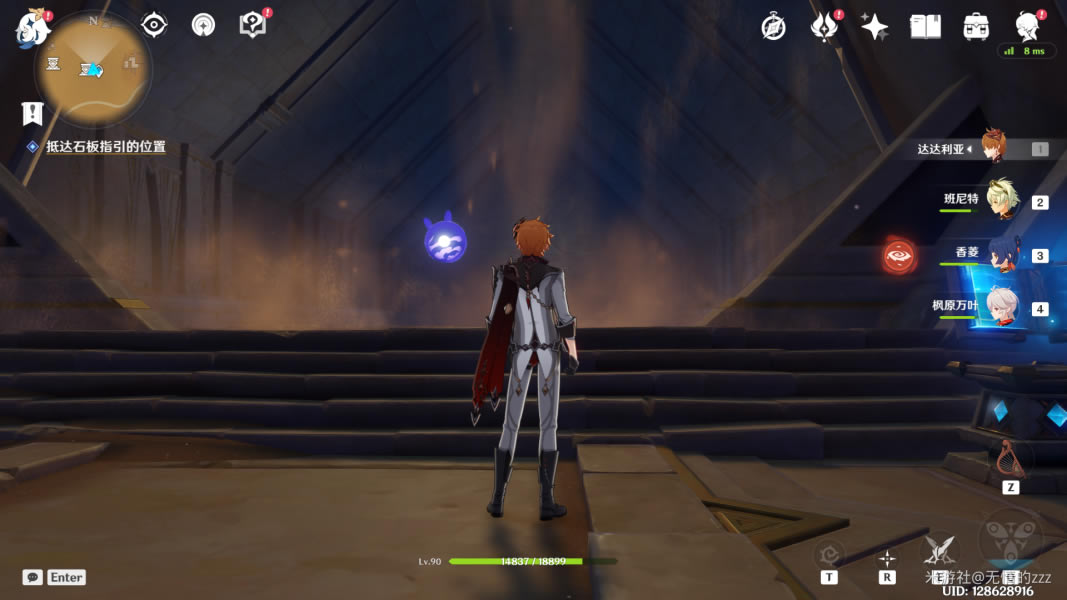Open the Paimon main menu
The width and height of the screenshot is (1067, 600).
point(32,28)
